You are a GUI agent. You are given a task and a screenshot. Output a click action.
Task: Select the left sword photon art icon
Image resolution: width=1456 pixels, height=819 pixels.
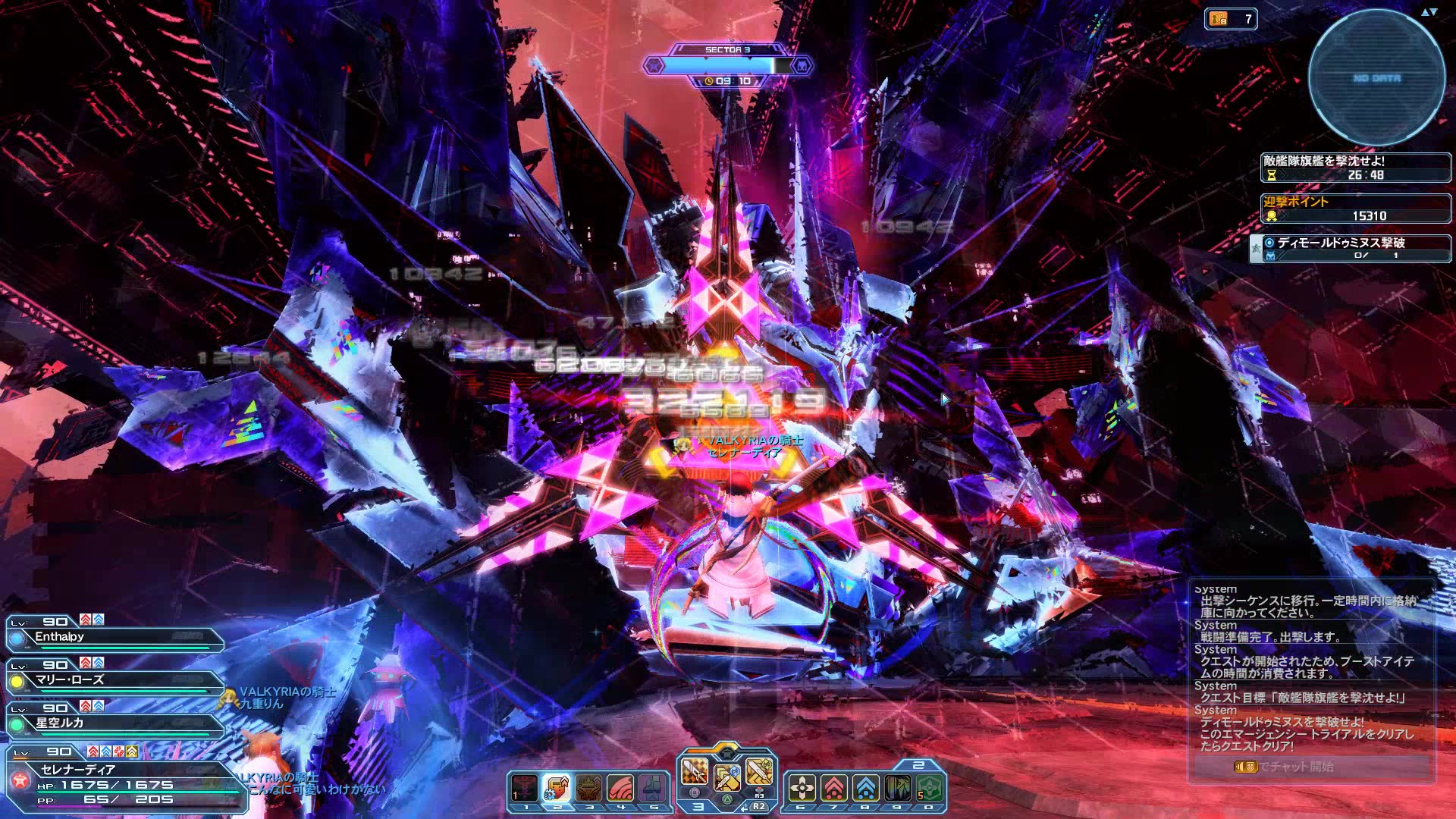pos(694,771)
